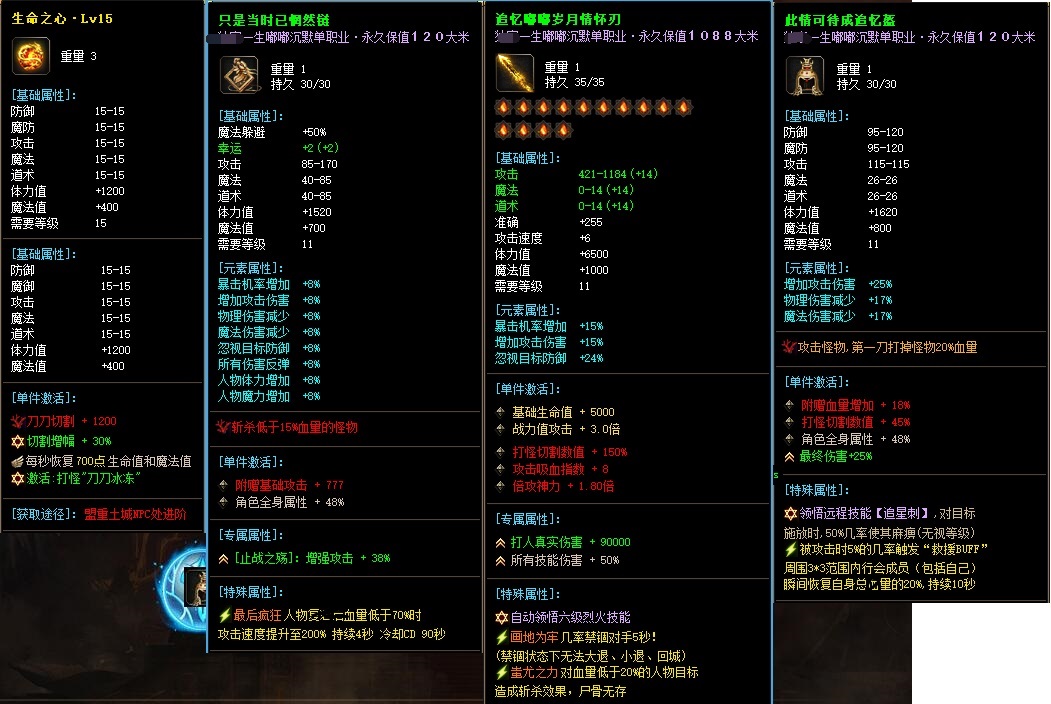This screenshot has width=1051, height=704.
Task: Click the necklace icon in the 只是当时已惘然链 tooltip
Action: [x=239, y=76]
